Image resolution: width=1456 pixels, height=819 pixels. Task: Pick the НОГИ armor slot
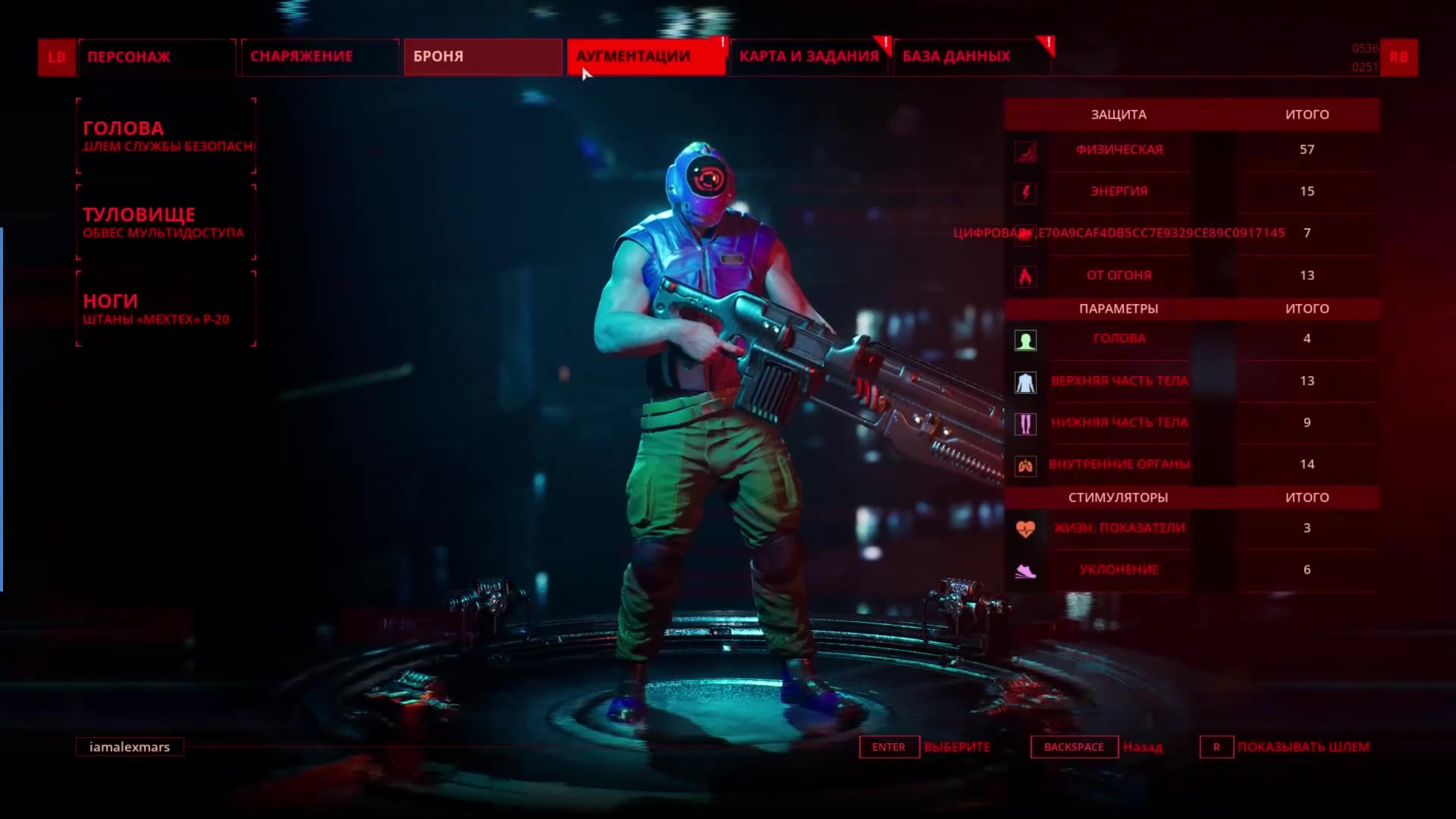tap(166, 309)
